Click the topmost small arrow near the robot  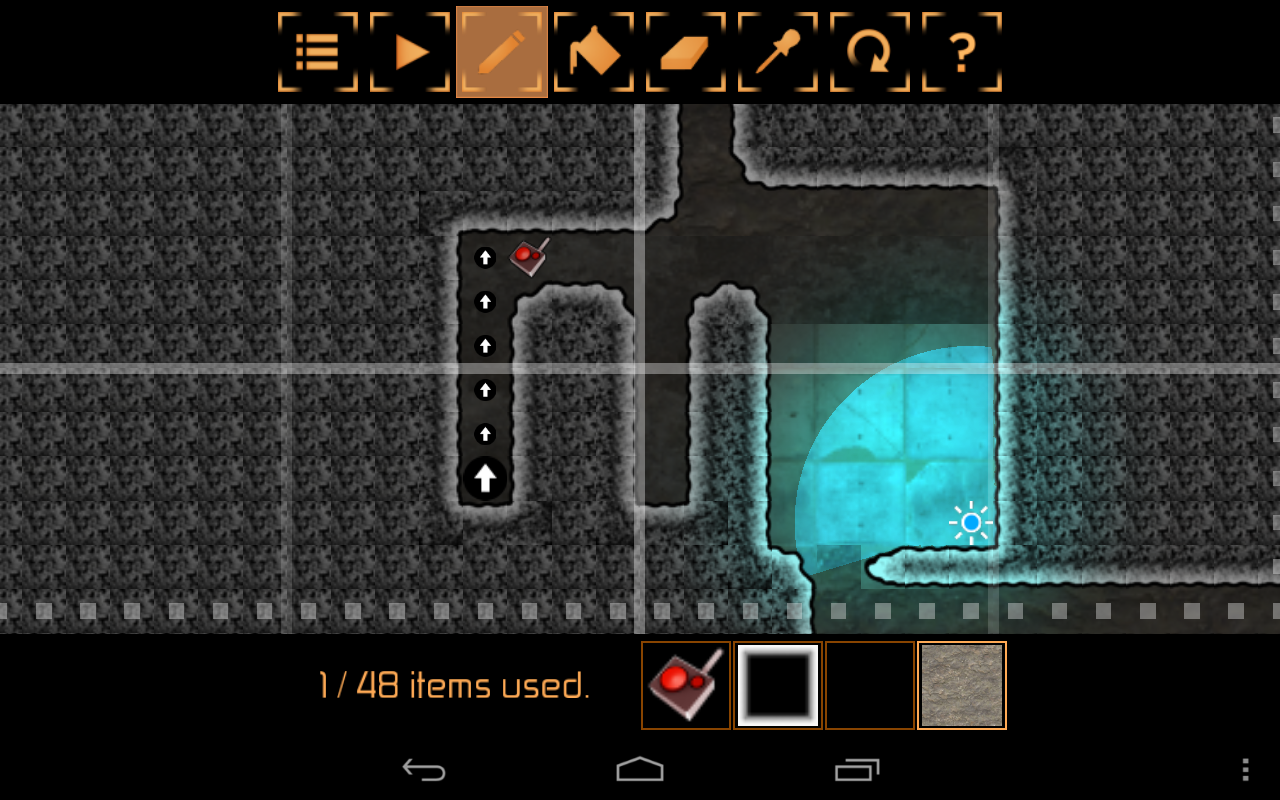(x=485, y=258)
